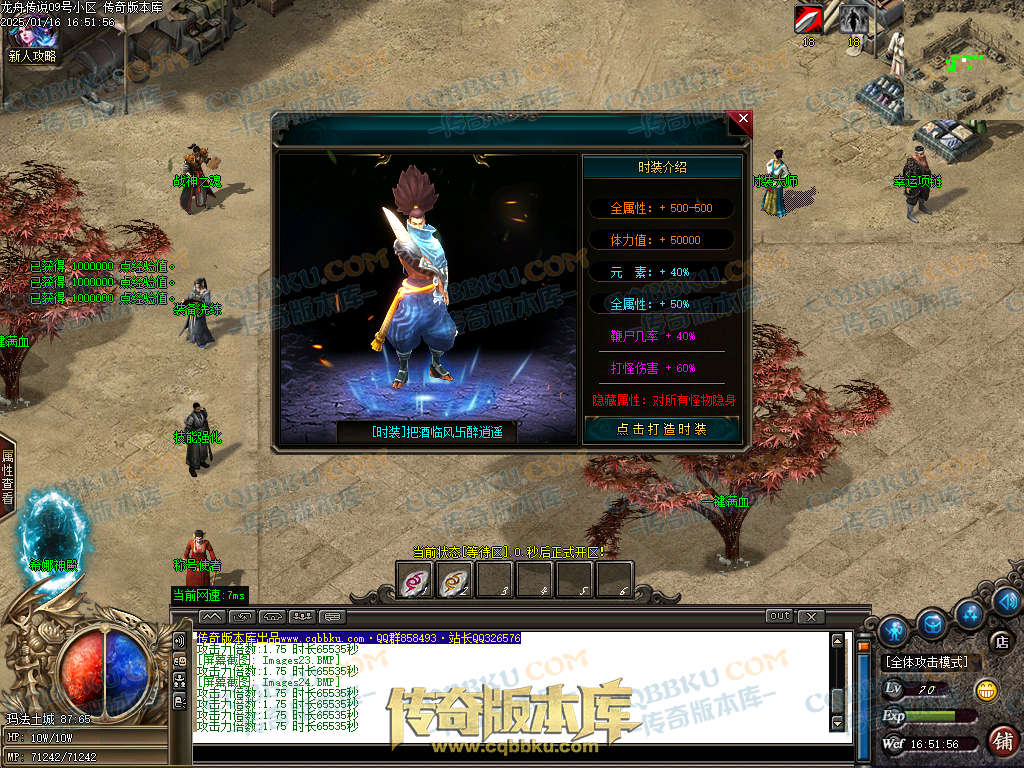Click the gray figure buff icon
The height and width of the screenshot is (768, 1024).
click(853, 19)
